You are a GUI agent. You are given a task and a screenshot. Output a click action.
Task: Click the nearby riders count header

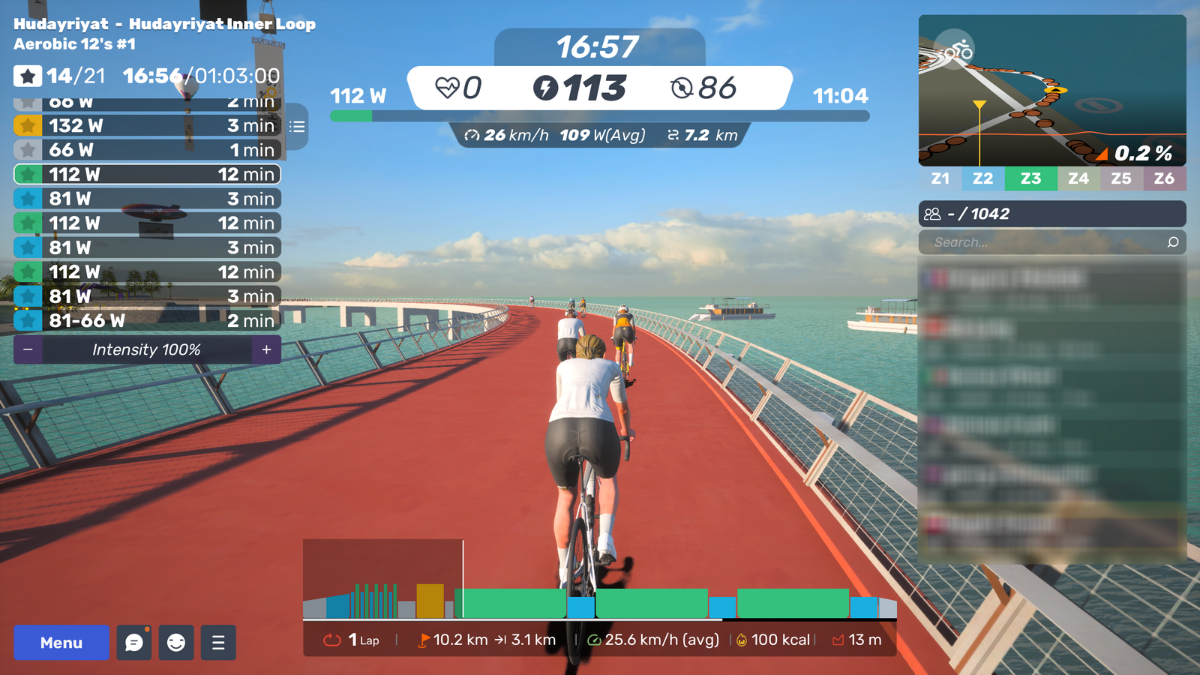tap(1052, 214)
